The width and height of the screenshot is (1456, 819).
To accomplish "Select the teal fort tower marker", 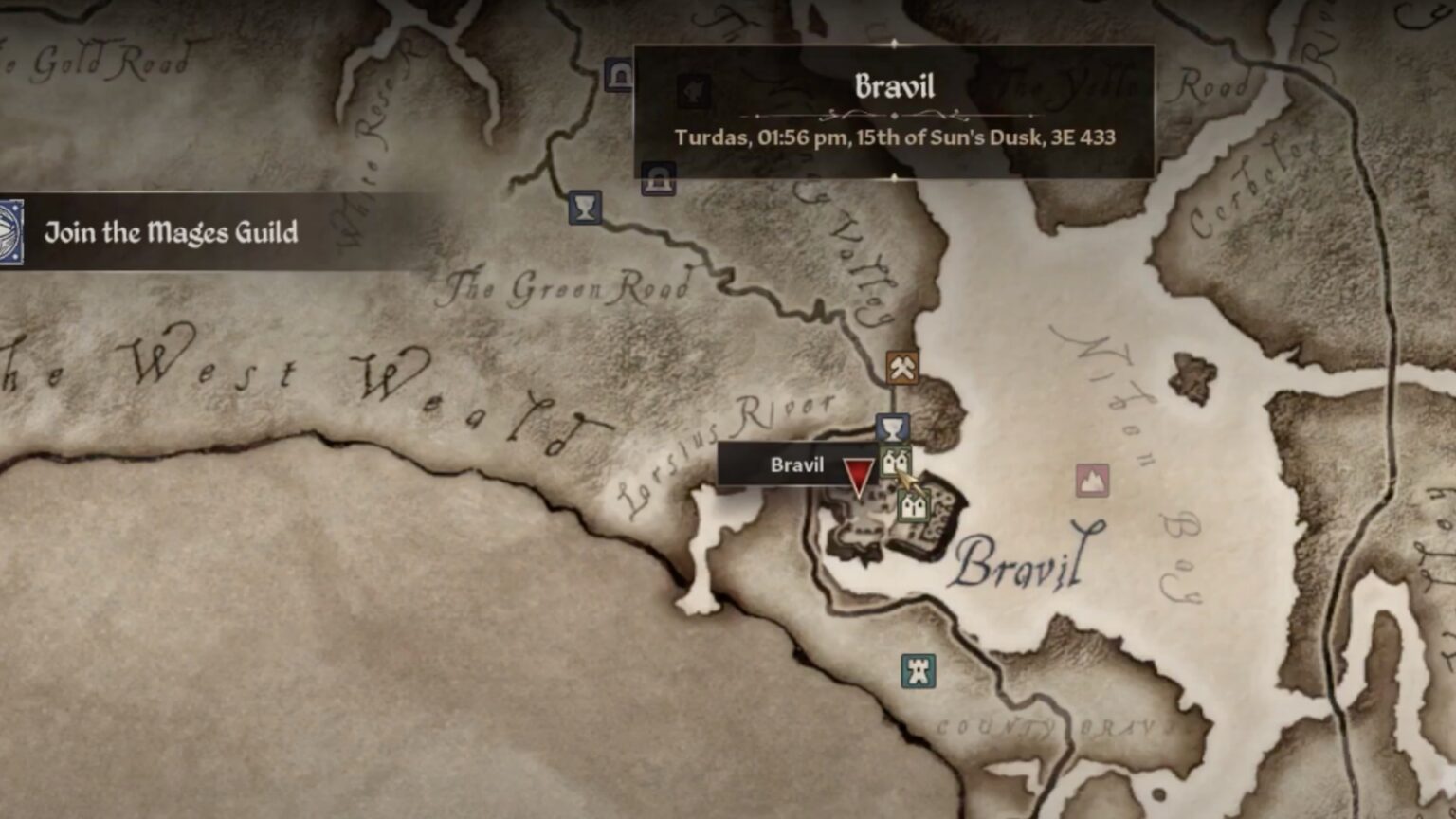I will click(x=918, y=671).
